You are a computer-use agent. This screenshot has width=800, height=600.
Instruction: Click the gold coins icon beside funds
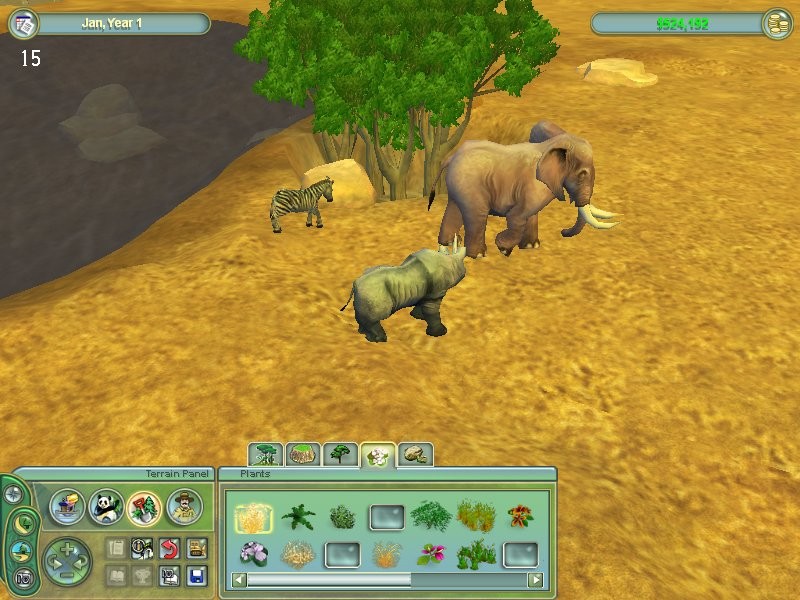point(776,24)
